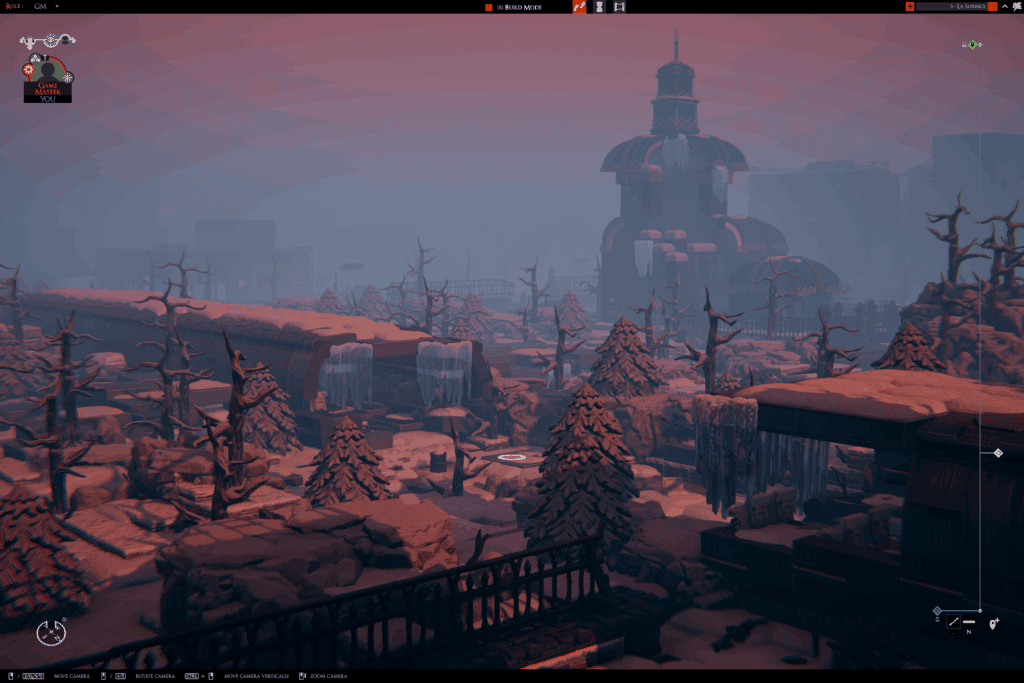
Task: Open the cinematic film clapper mode
Action: [x=620, y=6]
